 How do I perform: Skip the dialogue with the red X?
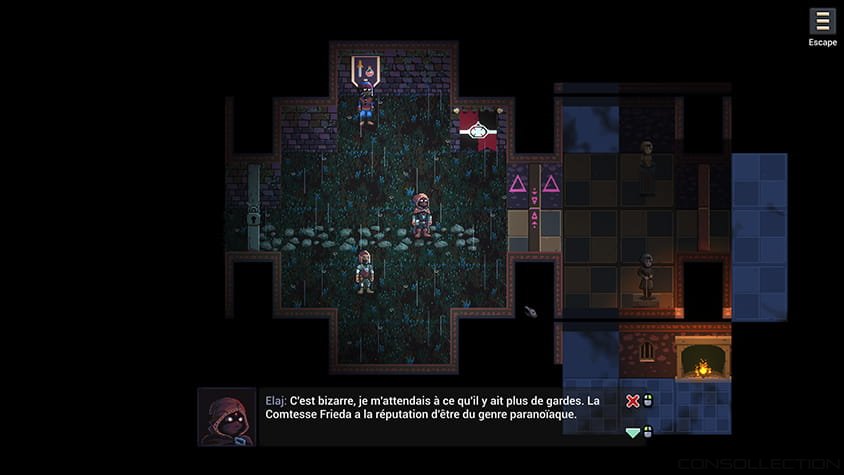tap(632, 401)
